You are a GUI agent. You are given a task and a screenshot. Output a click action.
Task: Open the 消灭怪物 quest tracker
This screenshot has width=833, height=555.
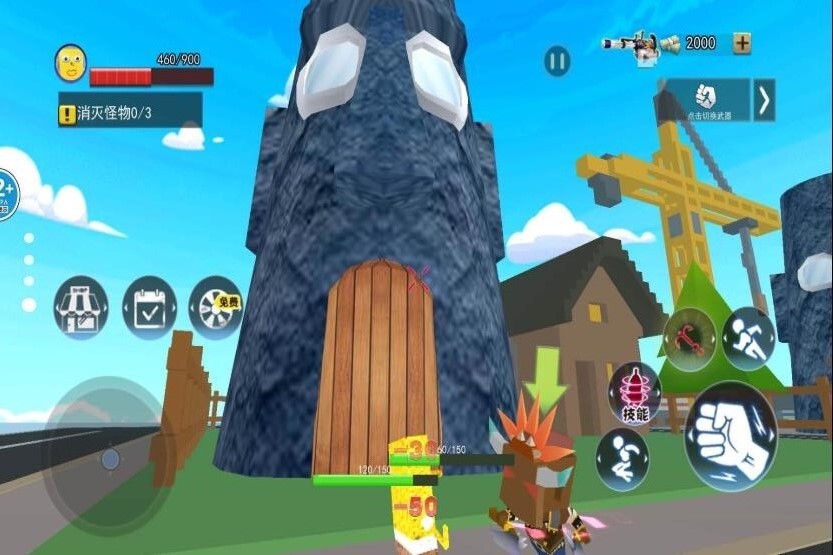[x=130, y=114]
